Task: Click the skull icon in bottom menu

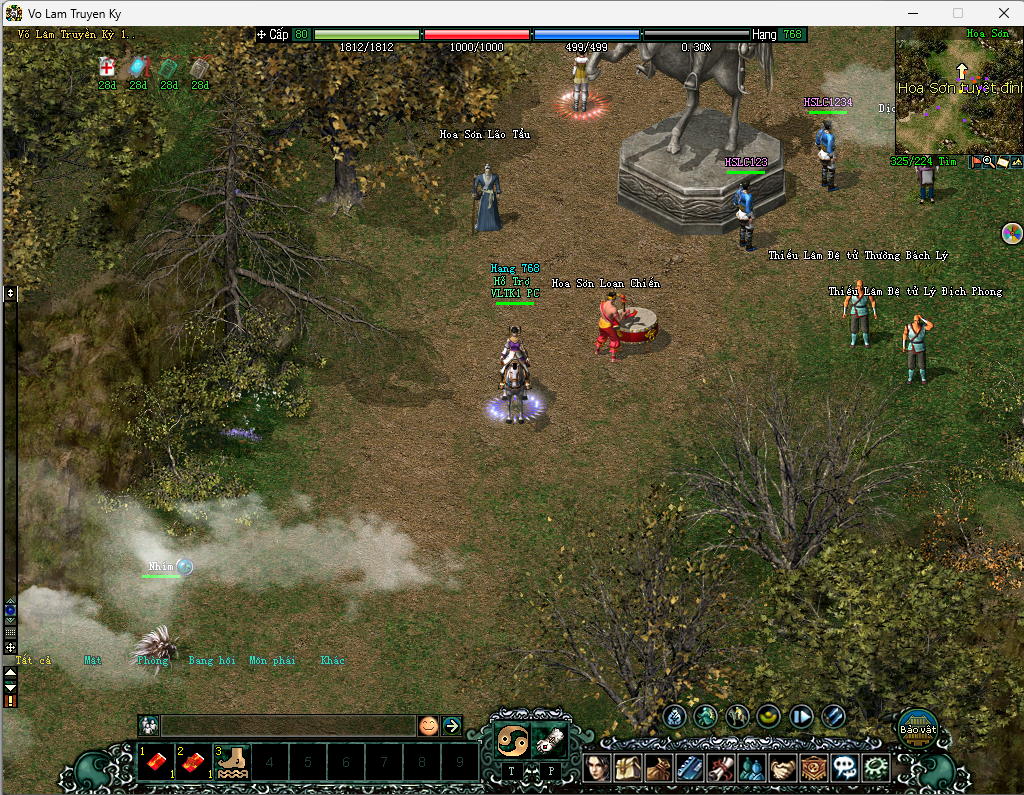Action: 846,768
